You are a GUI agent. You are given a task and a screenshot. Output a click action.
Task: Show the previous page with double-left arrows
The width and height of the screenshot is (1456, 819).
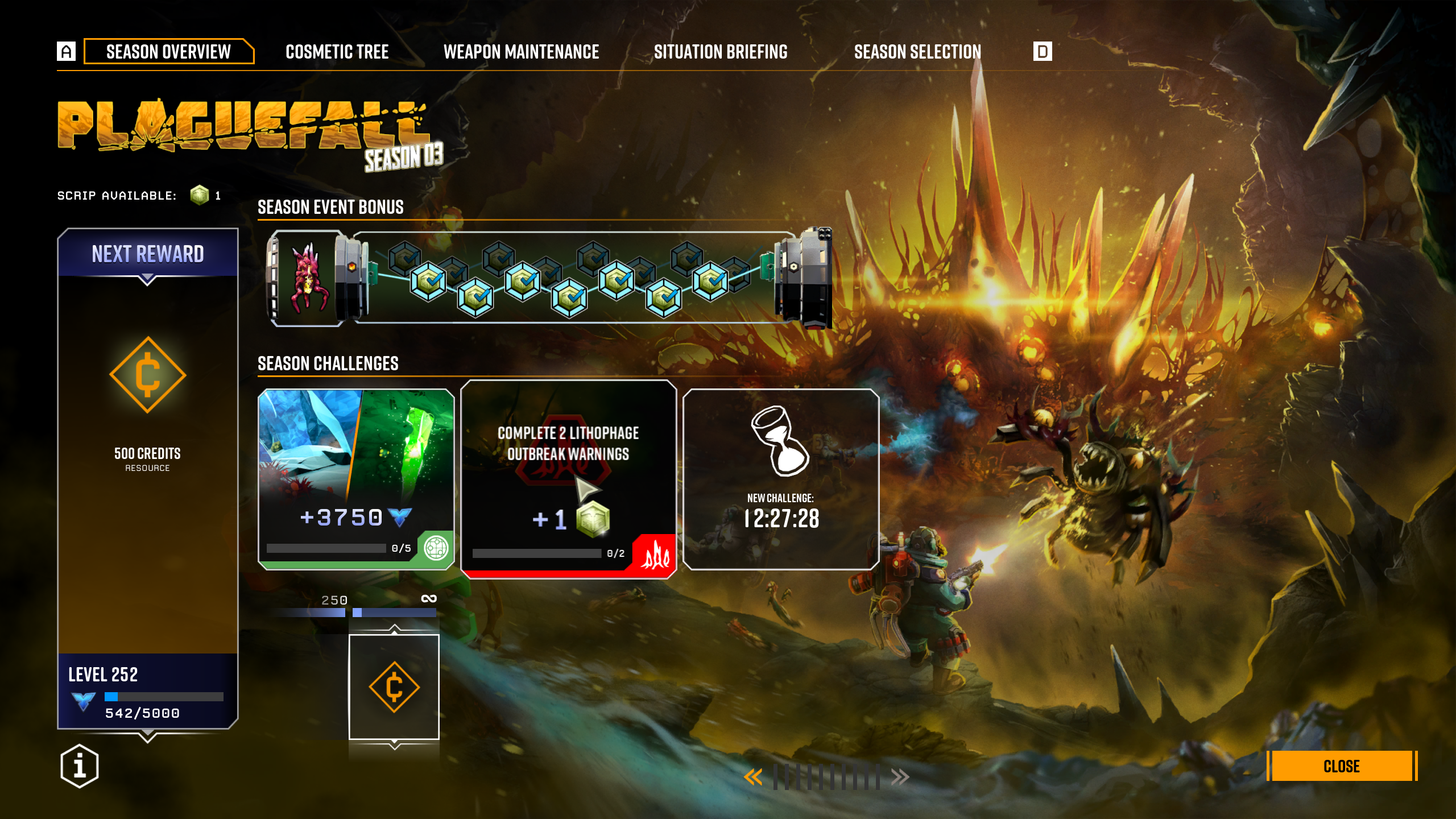click(x=753, y=777)
